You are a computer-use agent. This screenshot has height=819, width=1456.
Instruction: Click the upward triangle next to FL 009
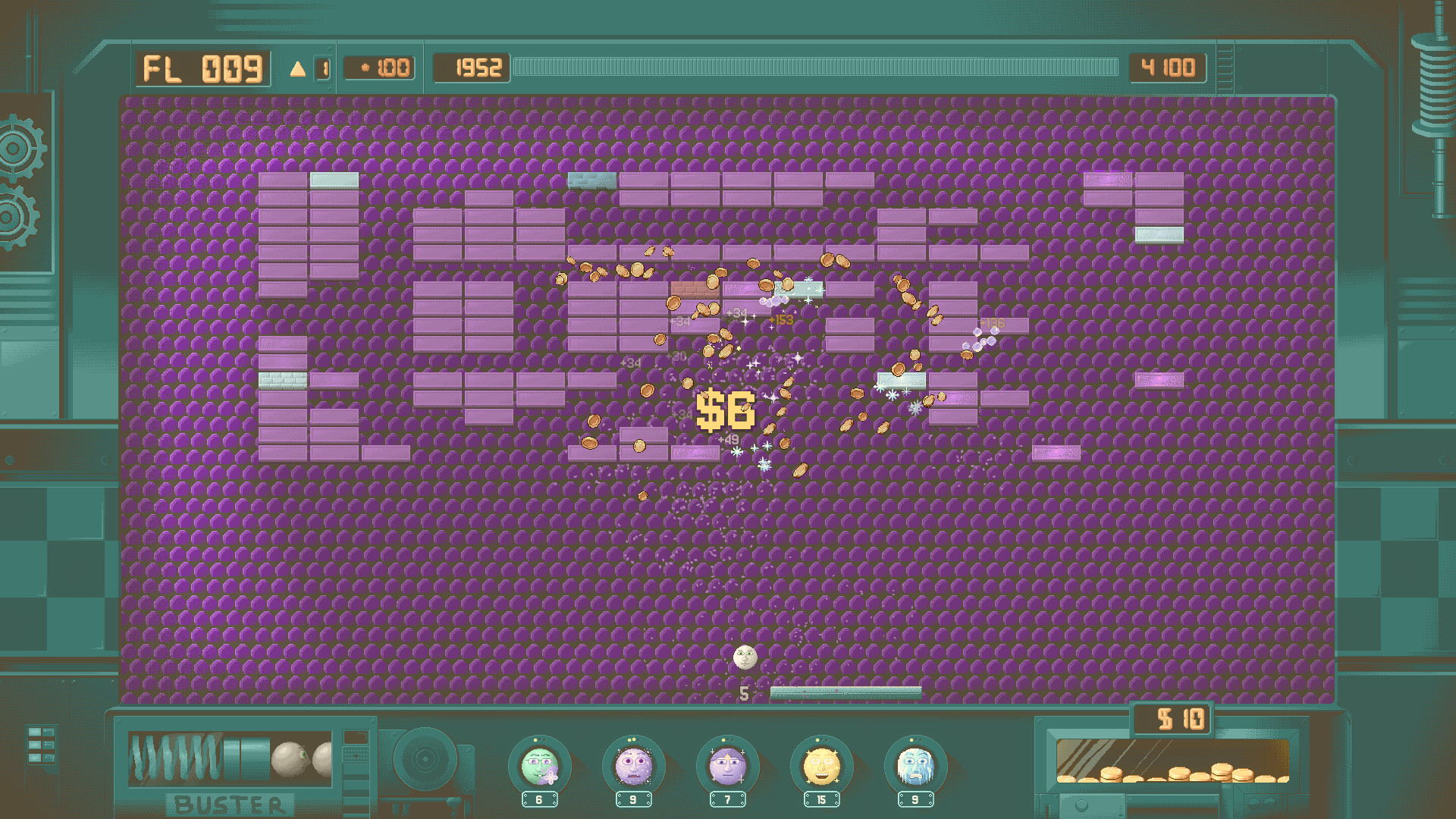(x=298, y=68)
